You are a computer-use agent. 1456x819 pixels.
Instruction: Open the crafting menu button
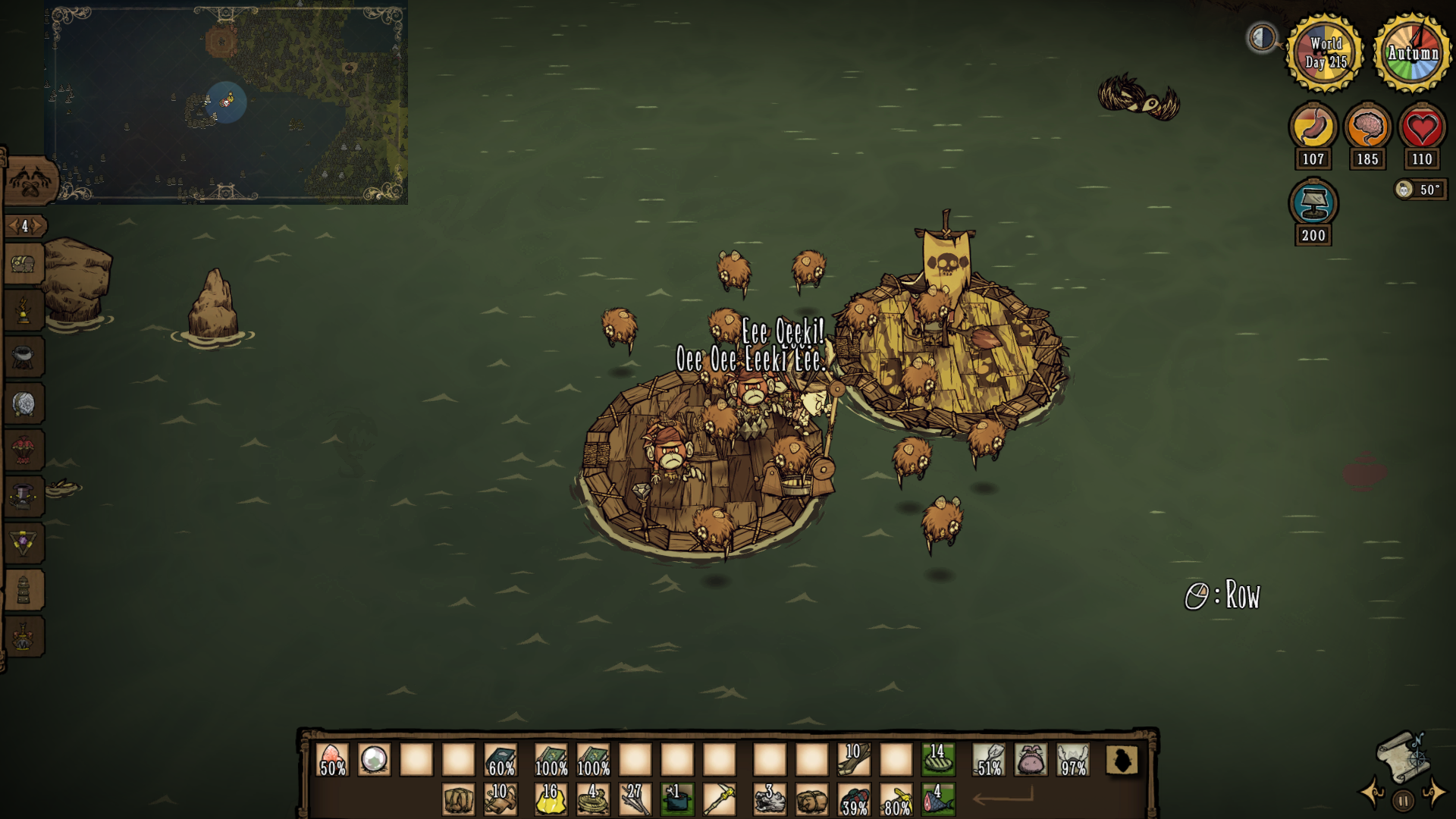tap(30, 182)
